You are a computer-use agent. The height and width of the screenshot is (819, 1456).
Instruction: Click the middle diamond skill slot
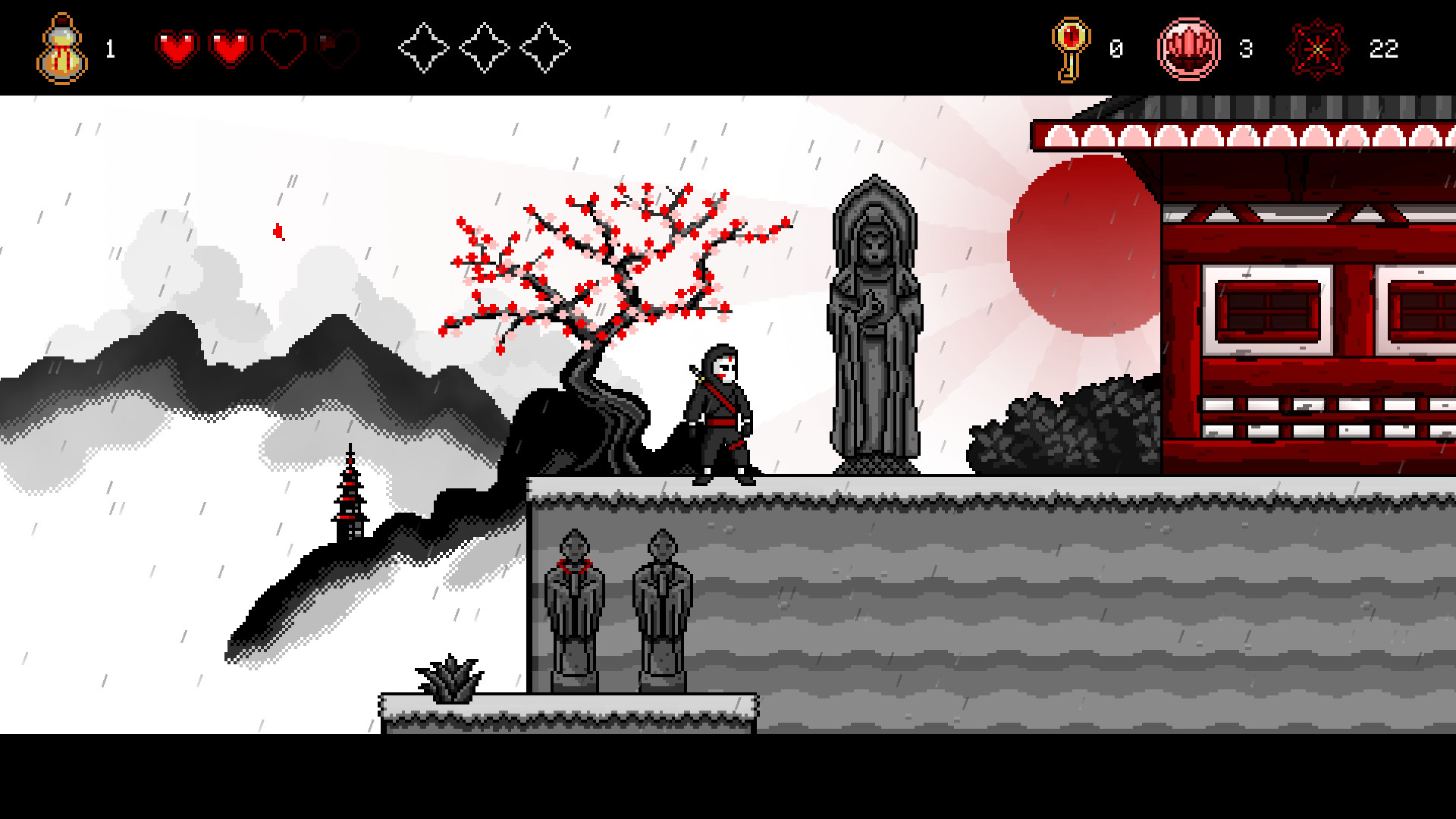[x=485, y=48]
